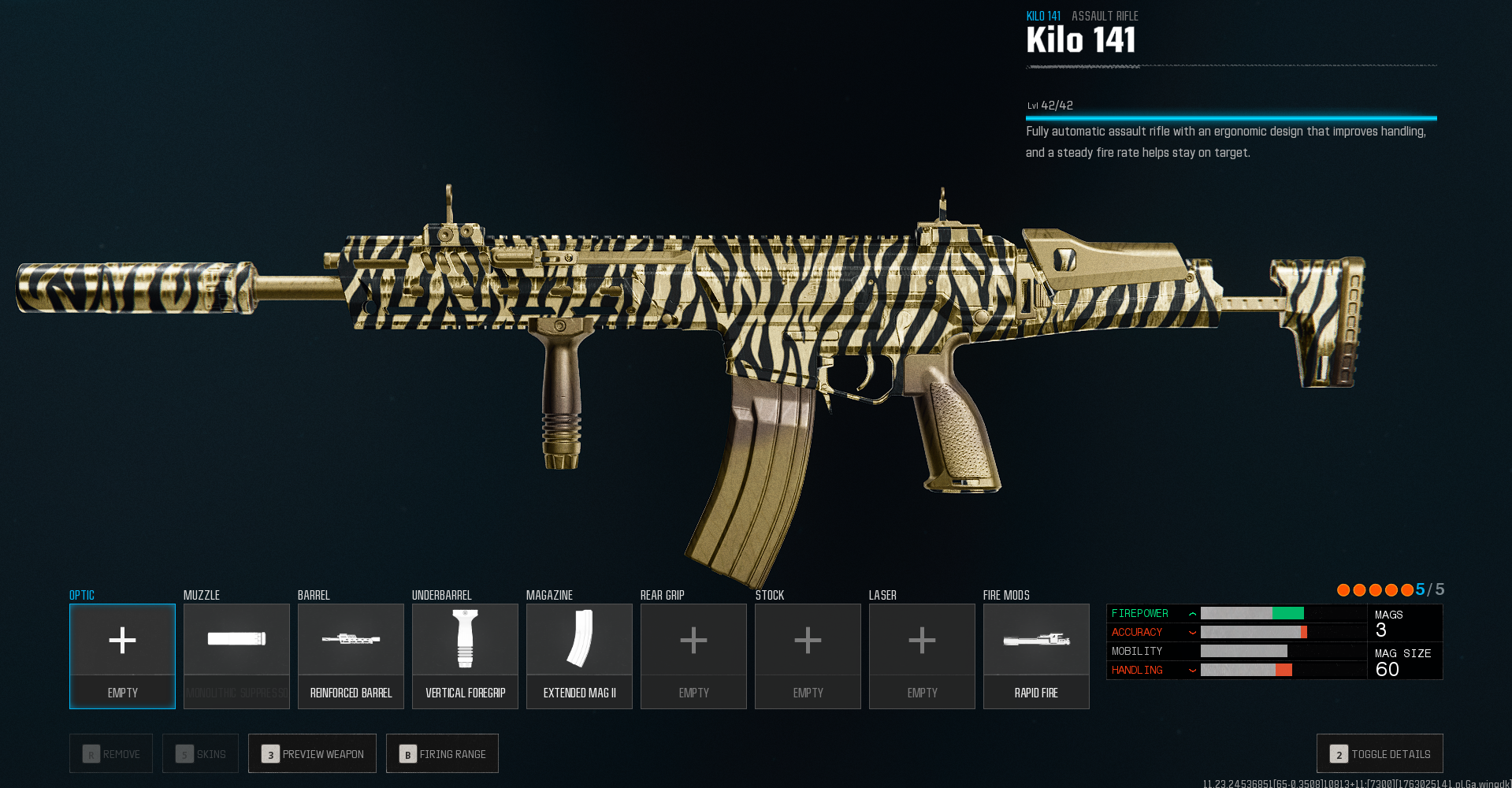Enter the Firing Range

(442, 753)
